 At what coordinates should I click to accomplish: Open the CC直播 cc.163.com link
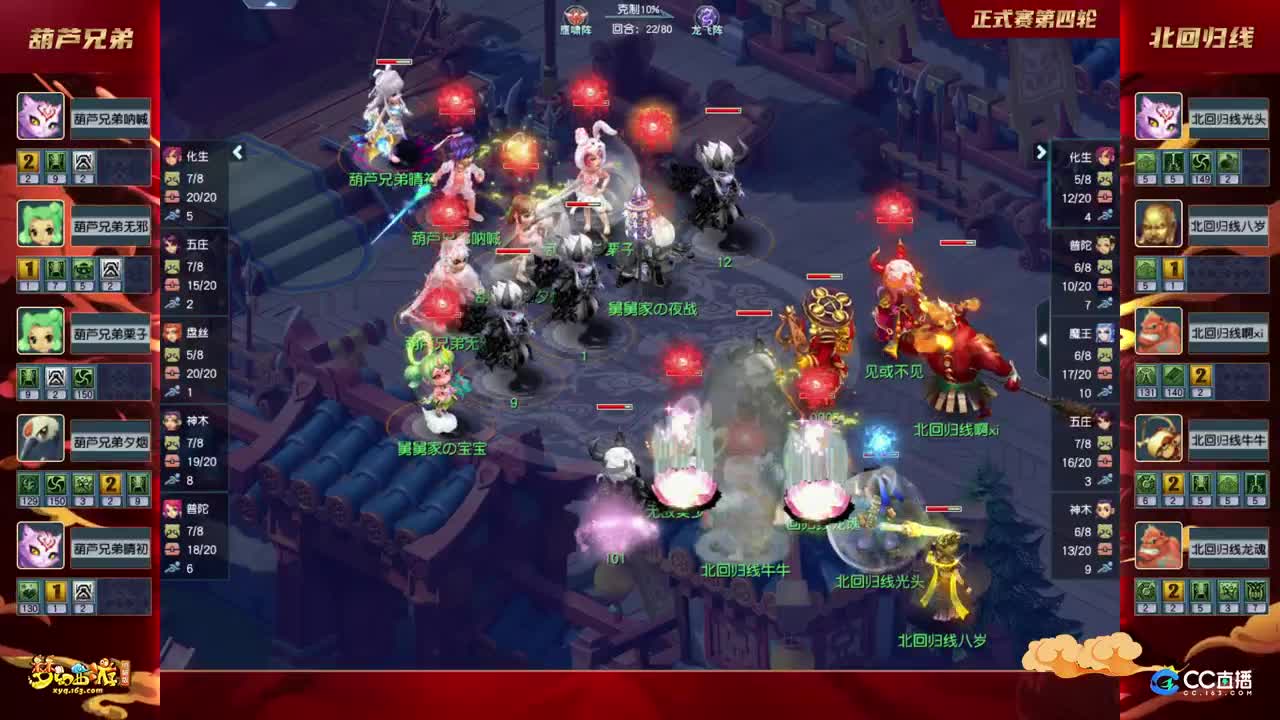coord(1205,677)
